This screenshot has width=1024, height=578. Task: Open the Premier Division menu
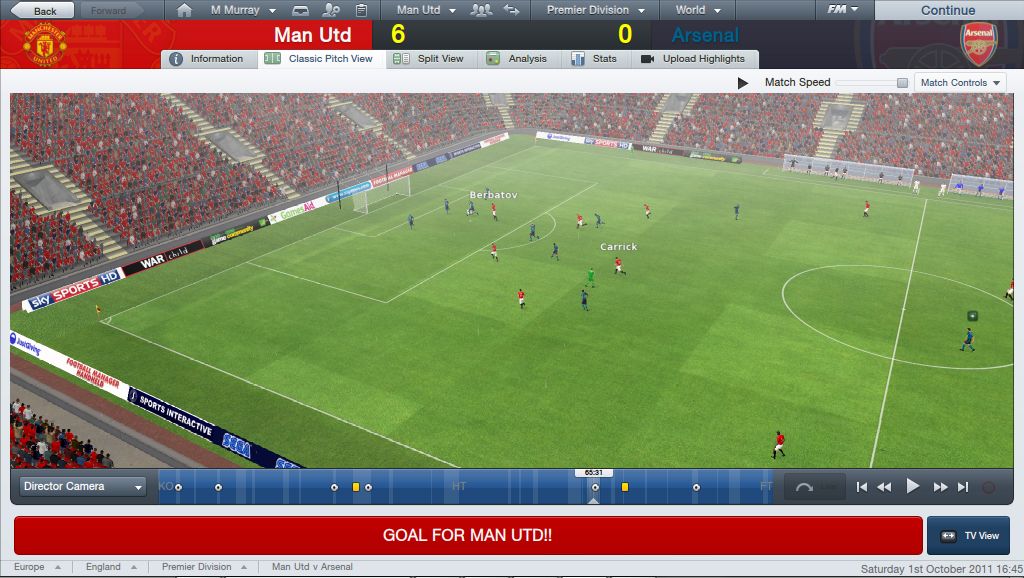[x=594, y=10]
